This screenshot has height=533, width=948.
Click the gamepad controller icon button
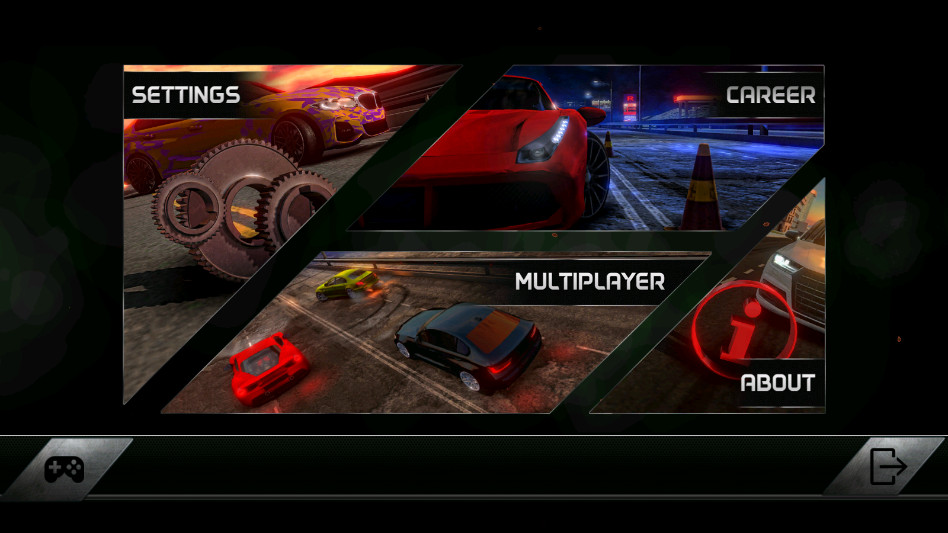(x=64, y=468)
